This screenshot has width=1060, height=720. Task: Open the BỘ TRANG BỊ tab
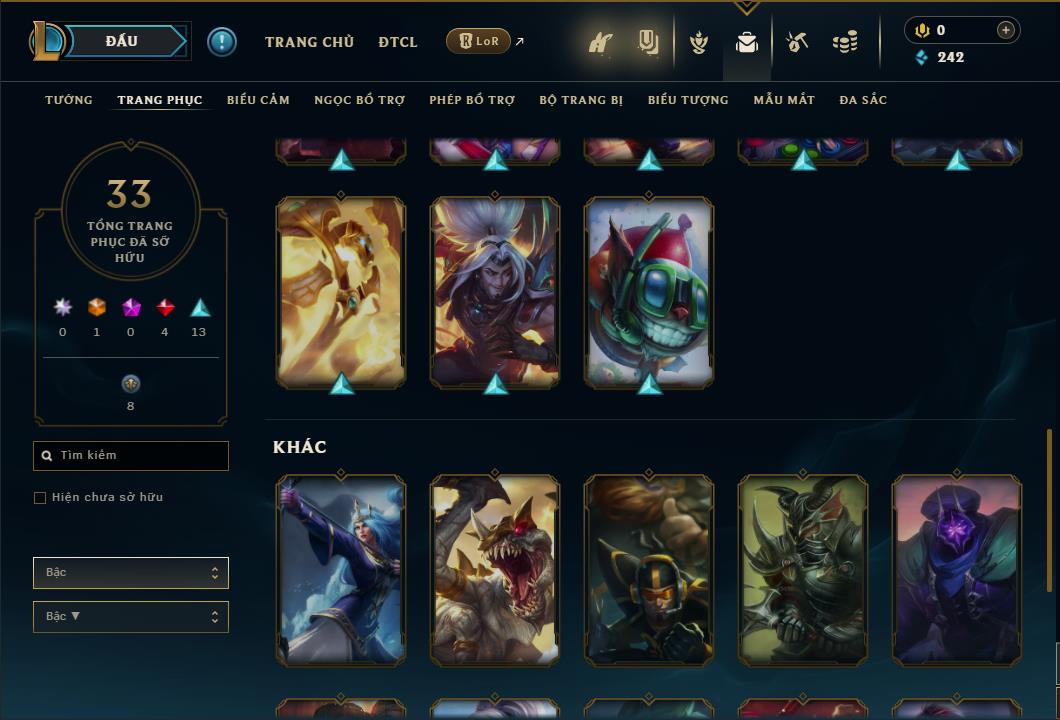pos(581,100)
